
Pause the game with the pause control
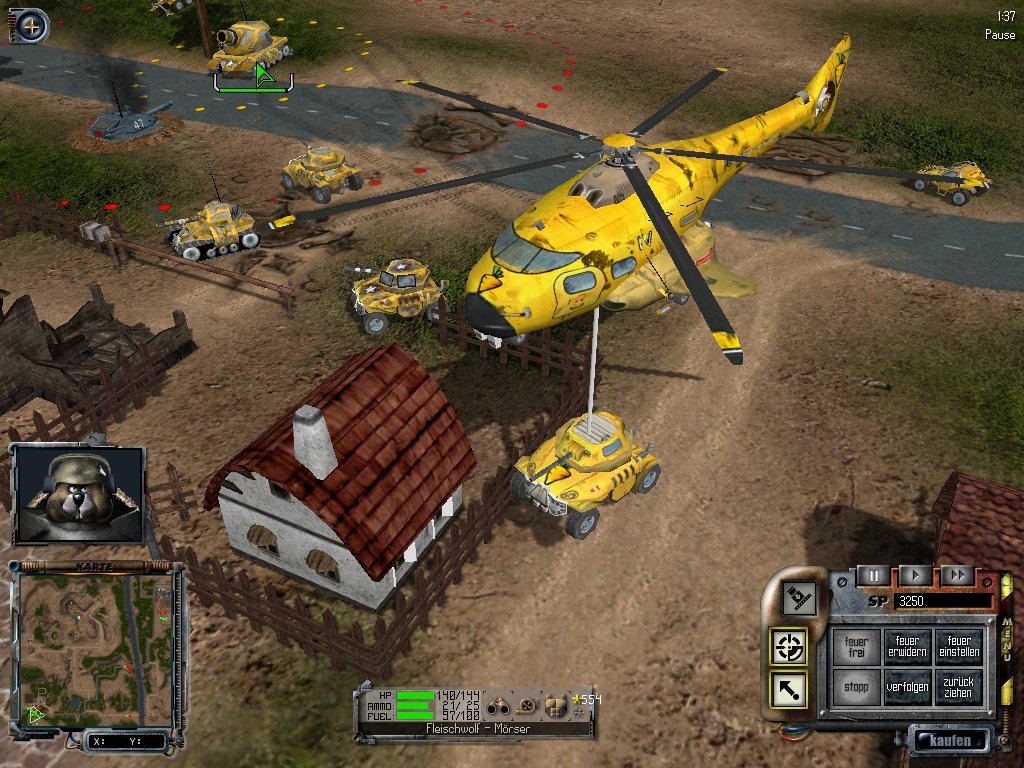tap(873, 575)
